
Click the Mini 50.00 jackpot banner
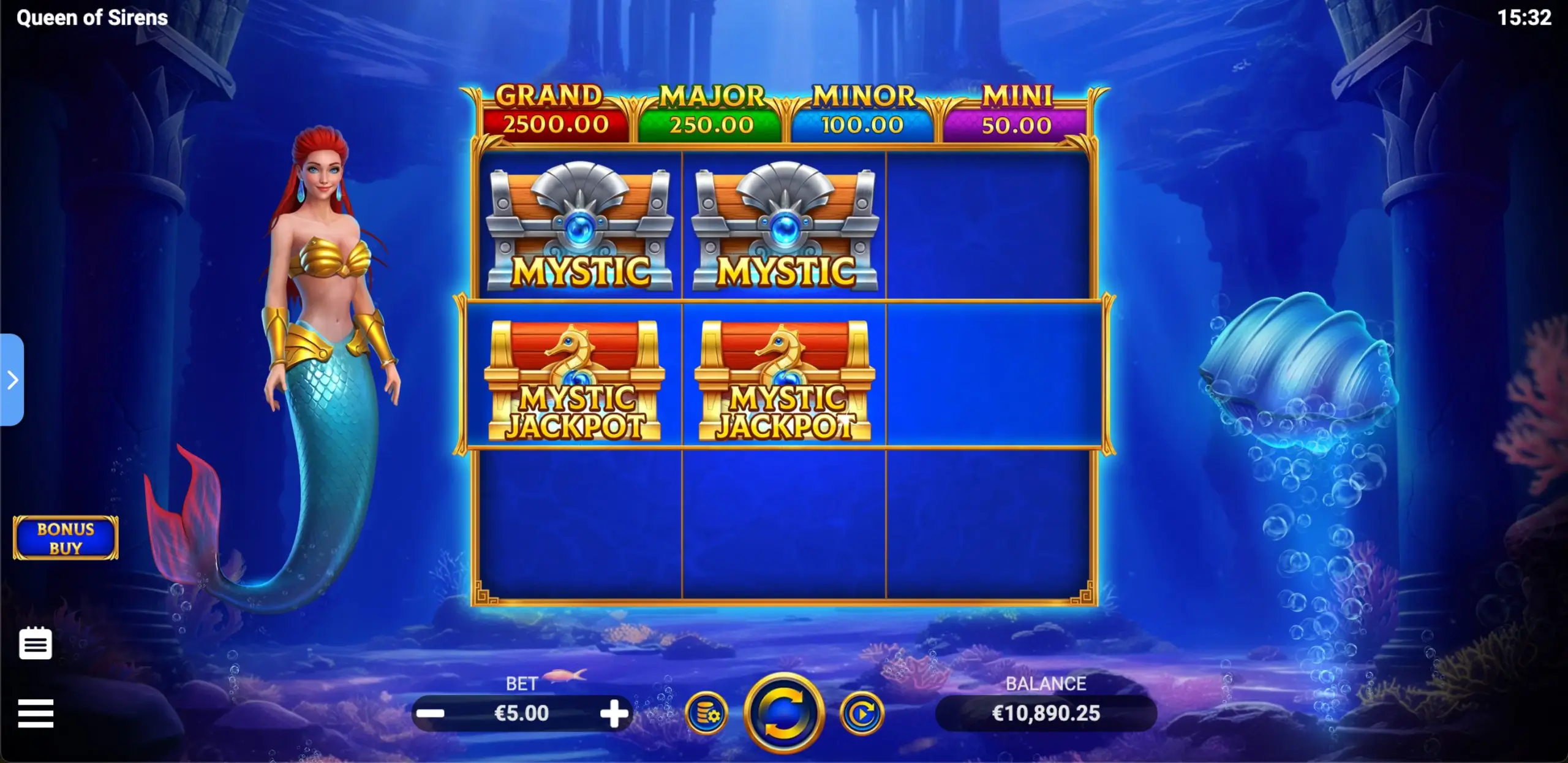[x=1014, y=110]
